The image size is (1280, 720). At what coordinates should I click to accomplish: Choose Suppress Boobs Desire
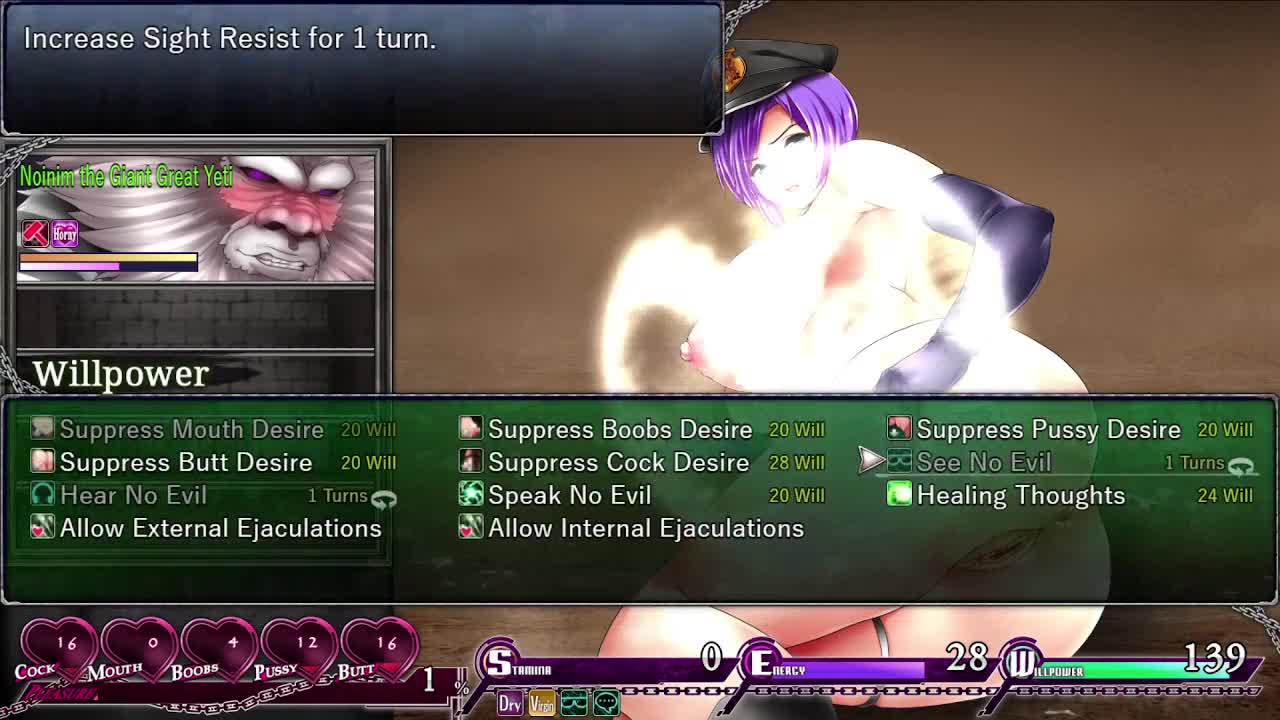click(x=619, y=430)
